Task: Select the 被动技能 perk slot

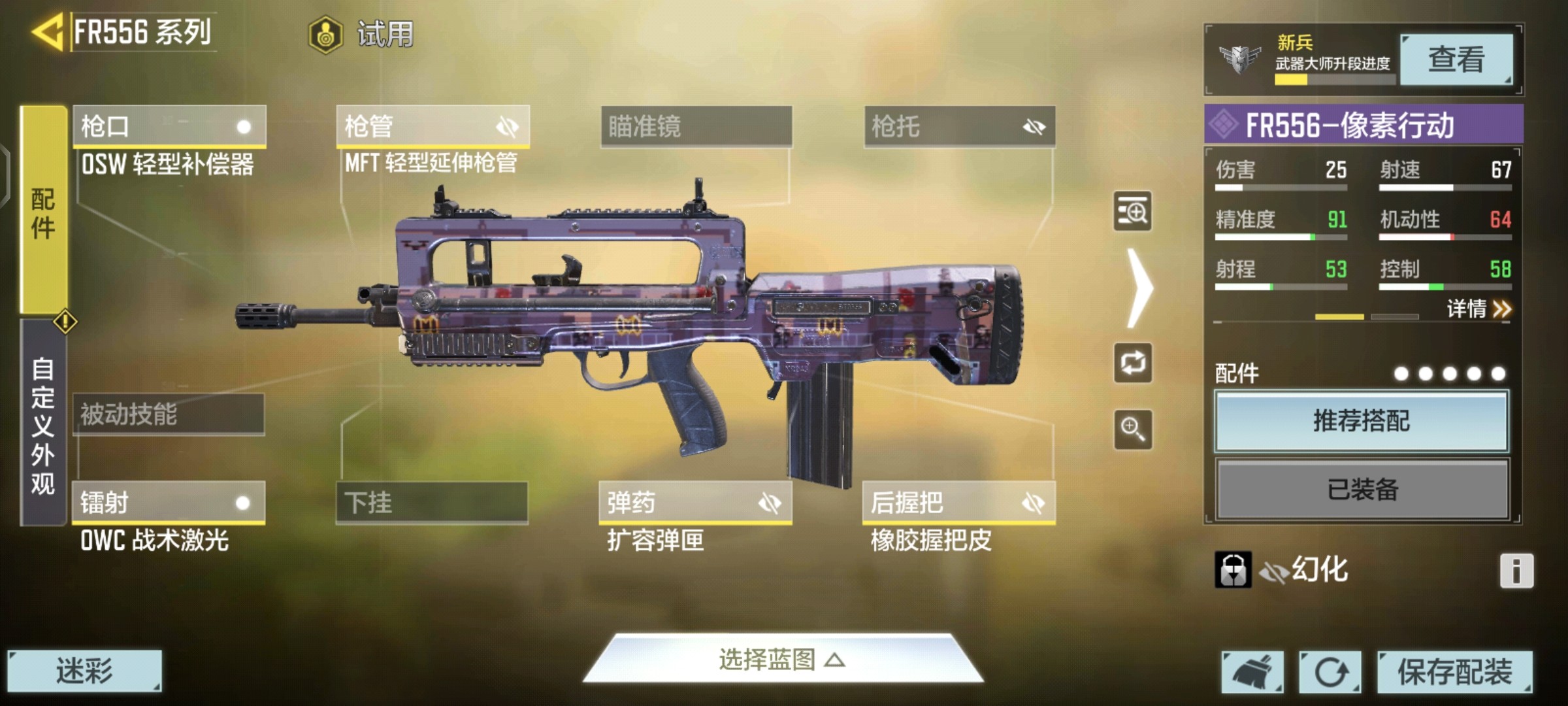Action: point(169,414)
